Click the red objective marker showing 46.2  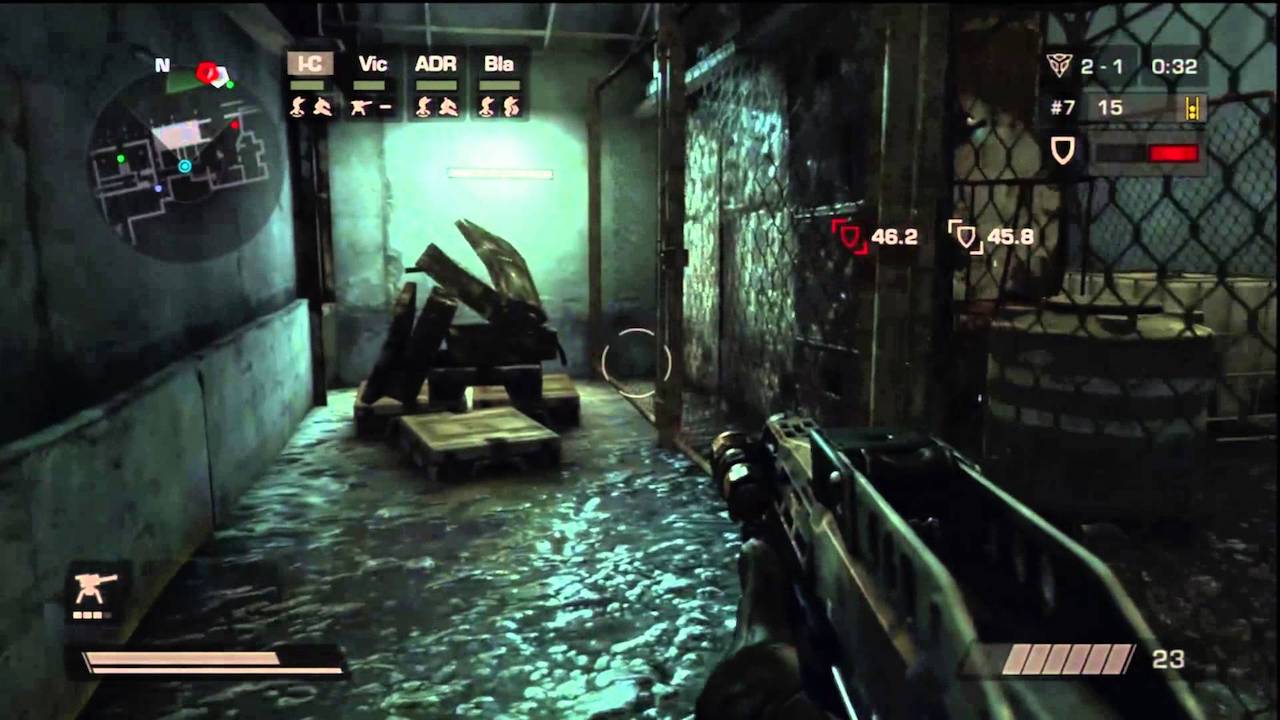(x=849, y=237)
